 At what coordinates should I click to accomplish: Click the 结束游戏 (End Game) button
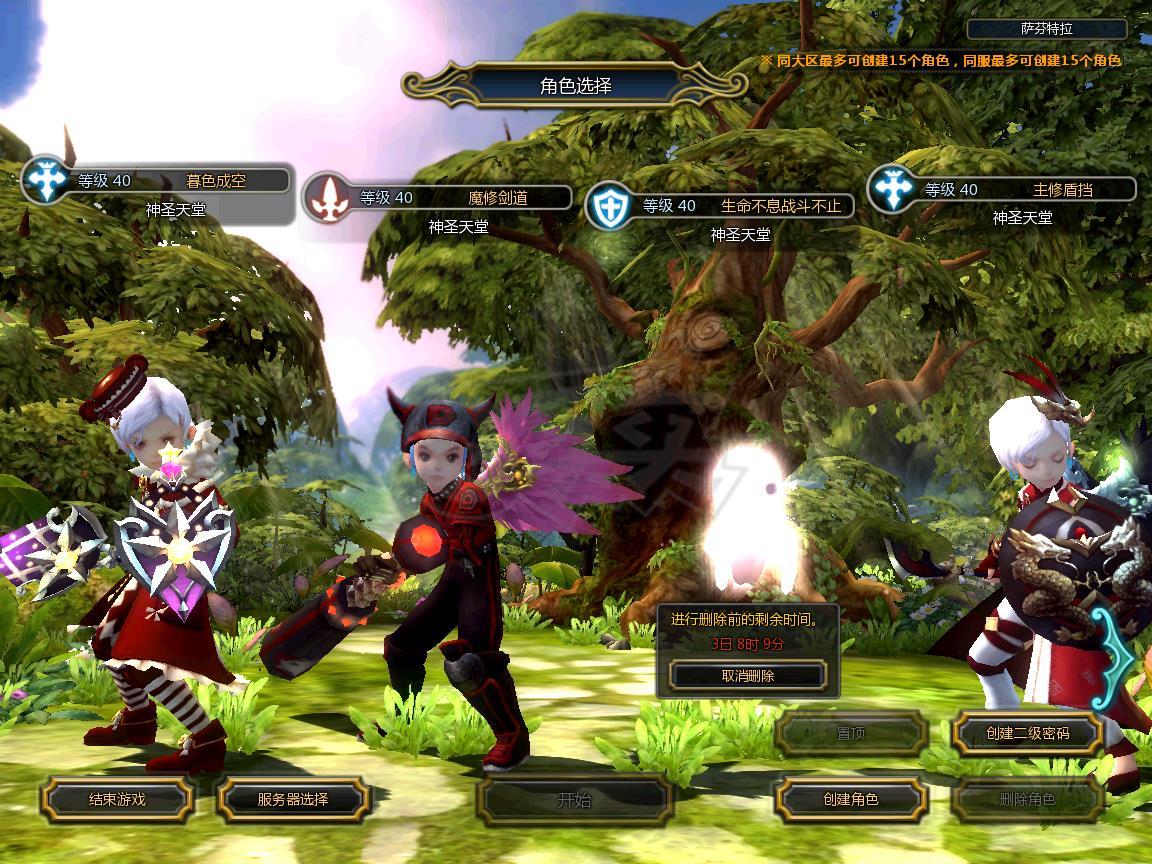click(x=117, y=799)
